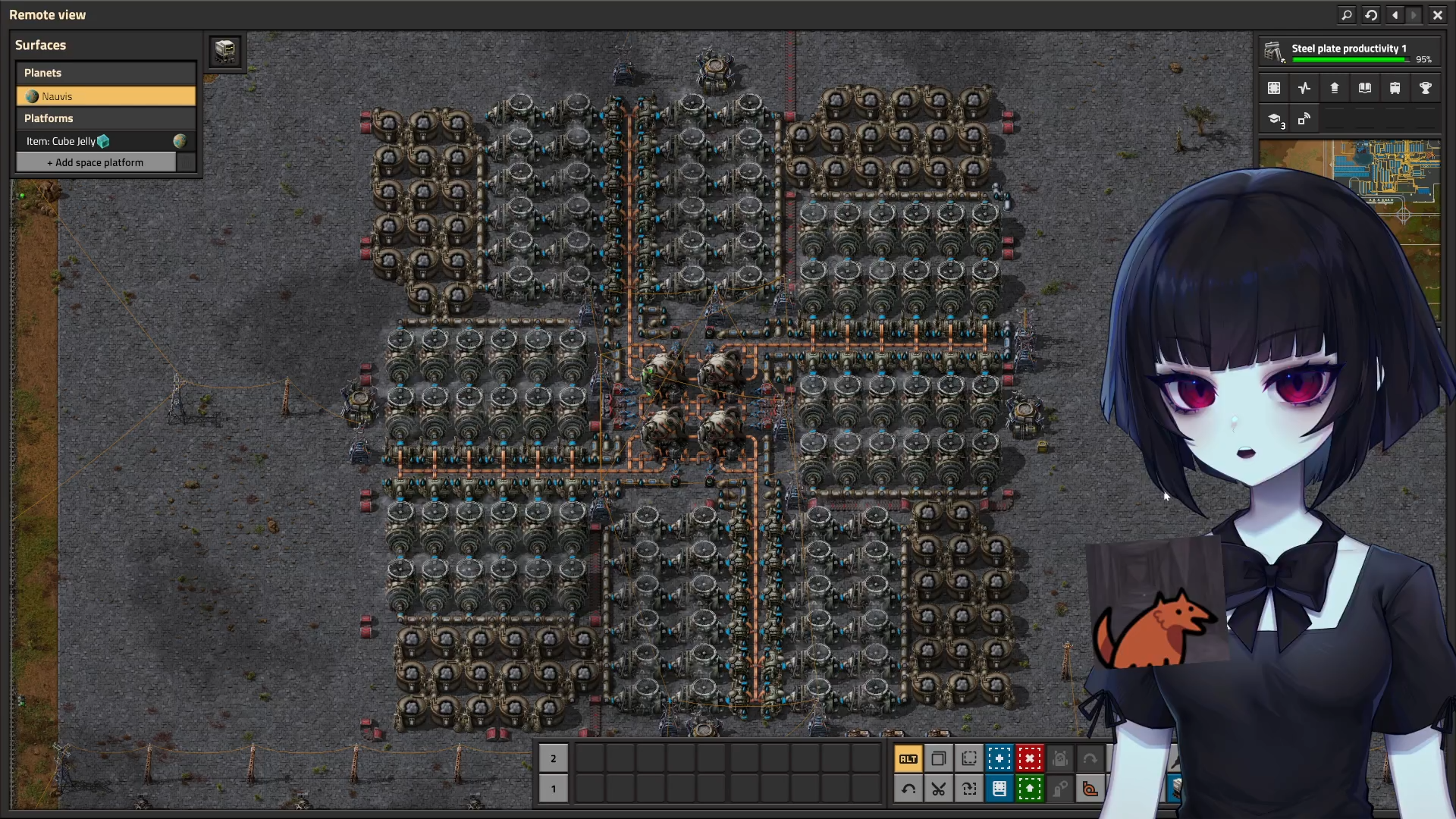Select Nauvis in the planets list
This screenshot has height=819, width=1456.
[x=106, y=96]
